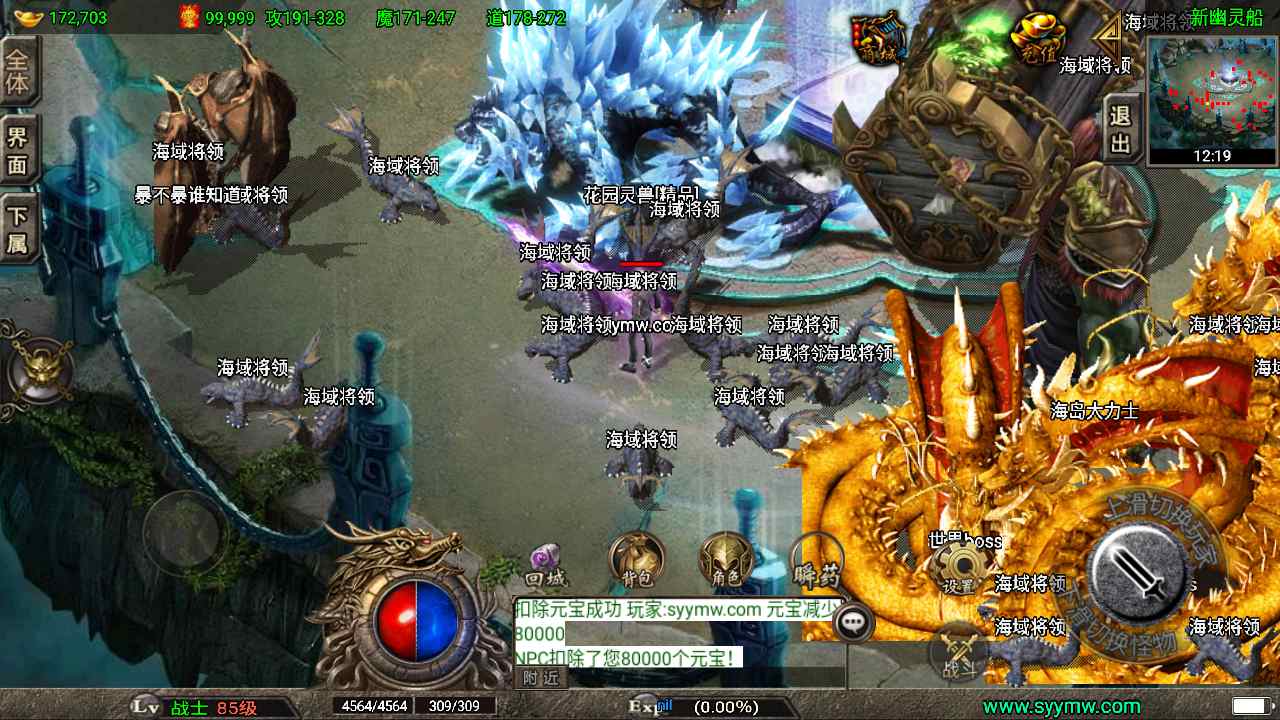Image resolution: width=1280 pixels, height=720 pixels.
Task: Click the 退出 exit button
Action: click(1121, 130)
